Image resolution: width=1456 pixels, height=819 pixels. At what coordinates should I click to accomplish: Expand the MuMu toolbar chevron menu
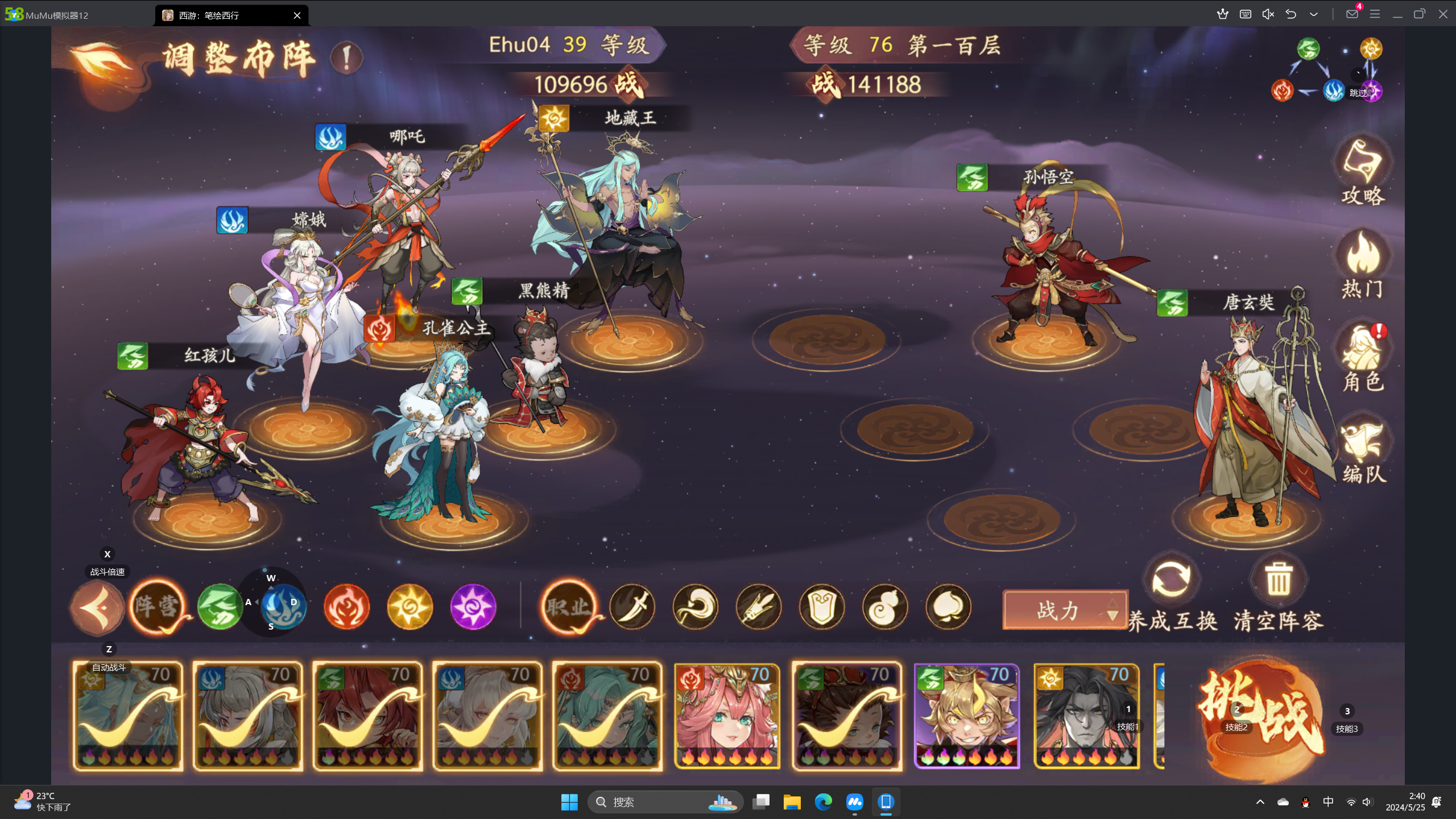pos(1314,14)
